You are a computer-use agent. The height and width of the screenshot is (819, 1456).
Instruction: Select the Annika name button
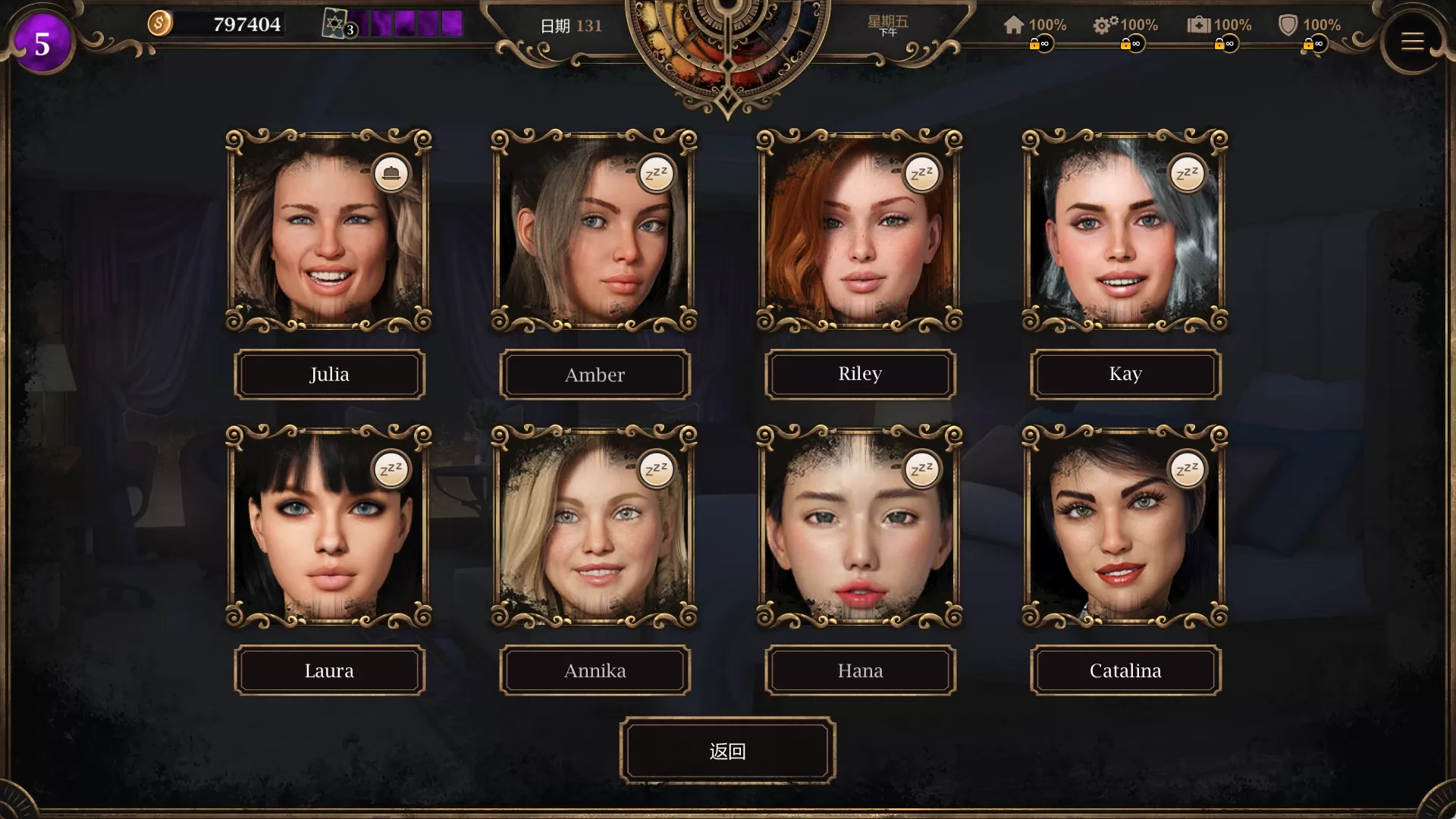pyautogui.click(x=595, y=670)
